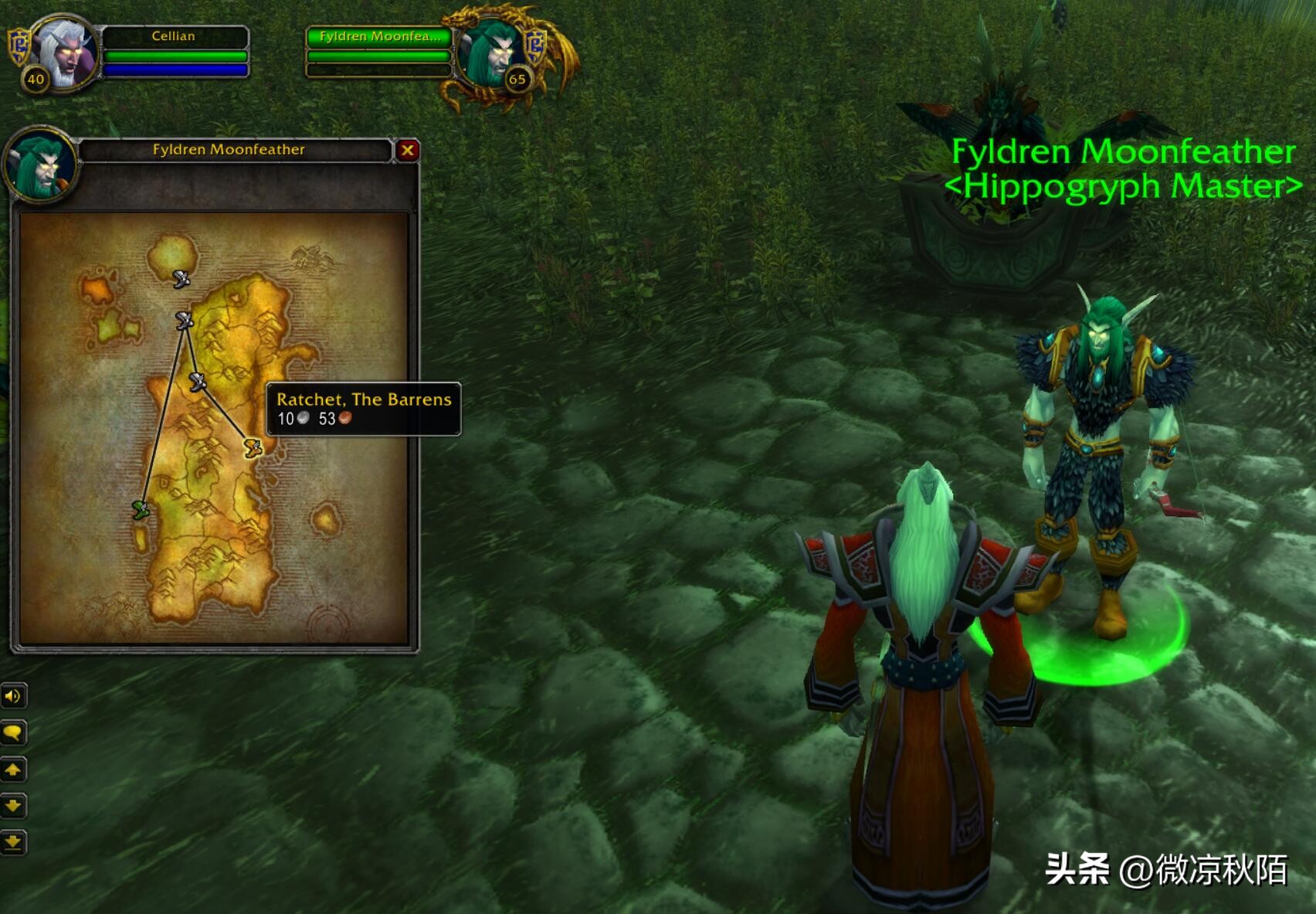Click the chat scroll-up arrow button
Screen dimensions: 1316x914
[x=13, y=770]
